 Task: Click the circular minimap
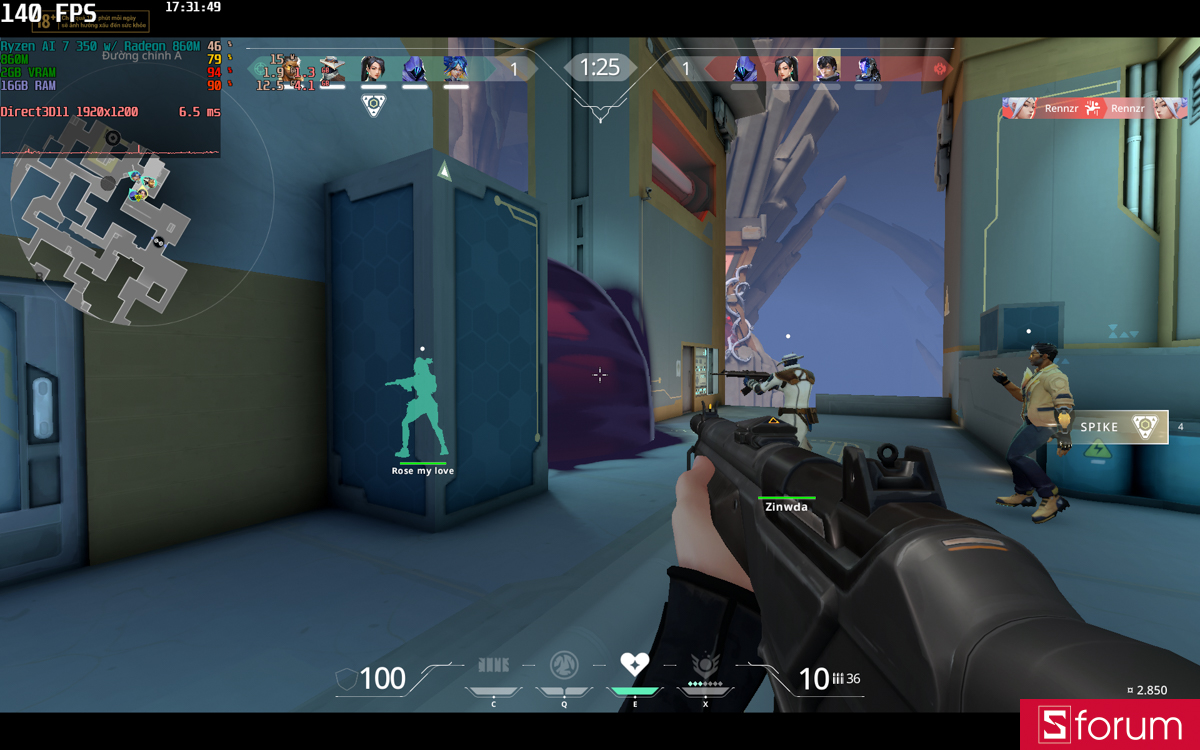(x=110, y=215)
